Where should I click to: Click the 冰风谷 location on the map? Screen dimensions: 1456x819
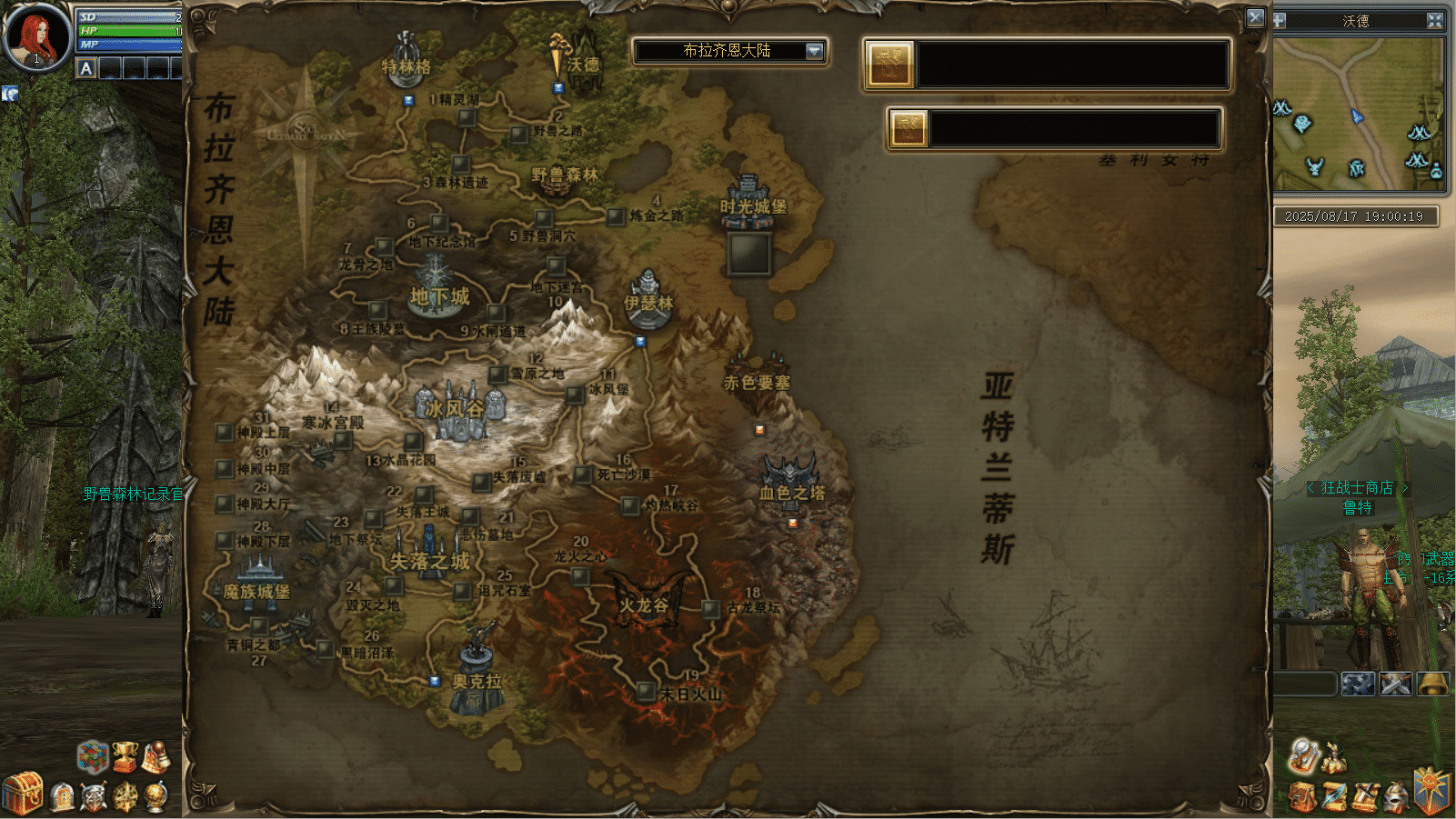tap(457, 410)
